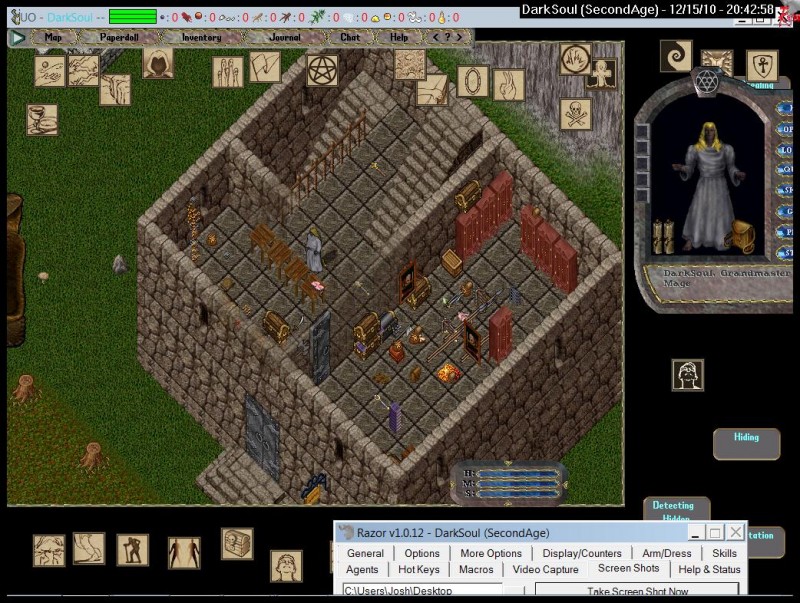Switch to the Hot Keys tab in Razor
800x603 pixels.
coord(419,570)
